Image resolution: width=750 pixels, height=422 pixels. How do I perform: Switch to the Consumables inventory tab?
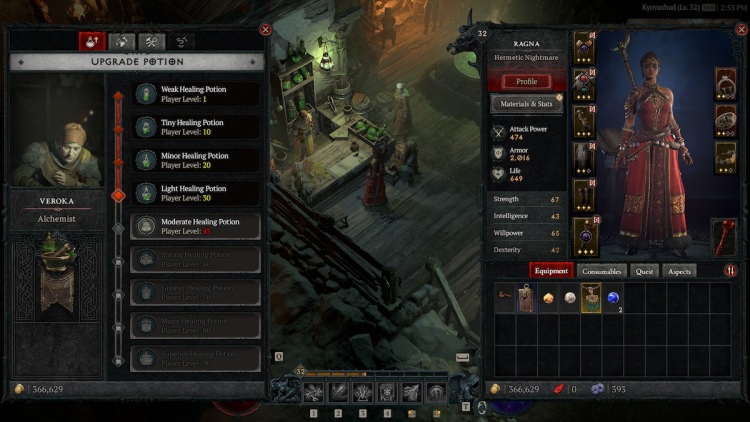[602, 271]
